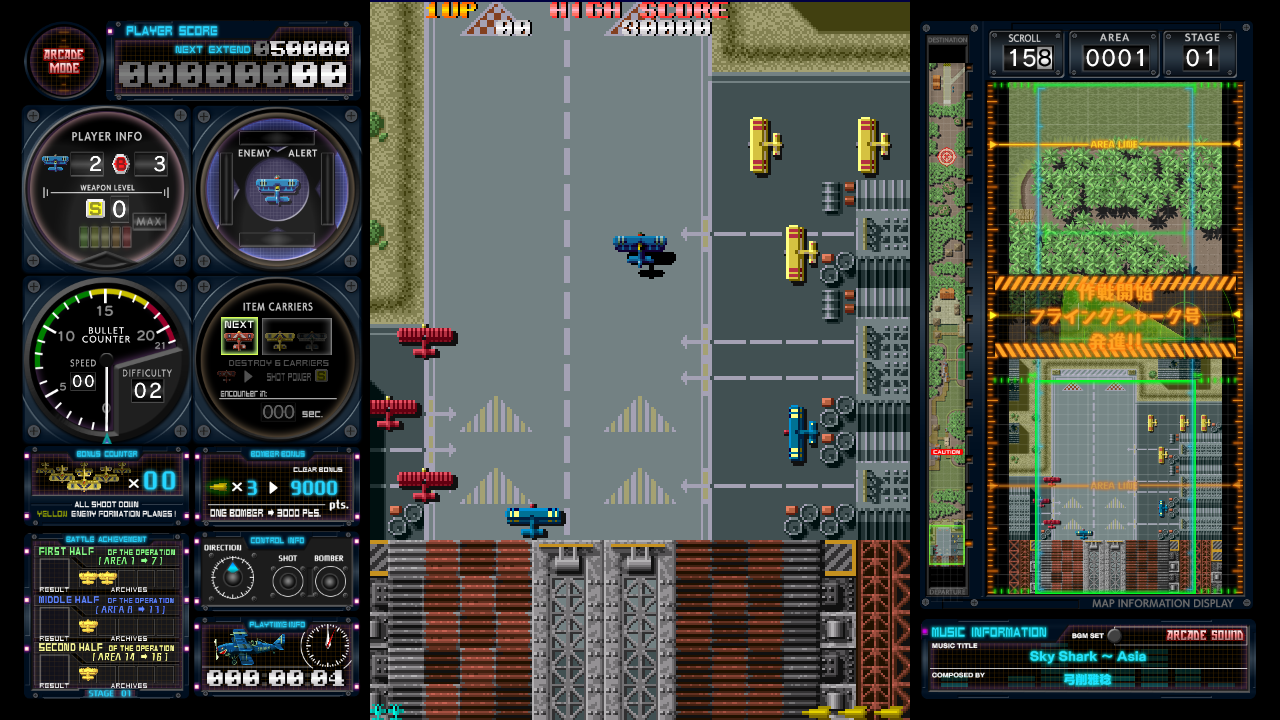Click the Arcade Sound label
The image size is (1280, 720).
(x=1204, y=635)
